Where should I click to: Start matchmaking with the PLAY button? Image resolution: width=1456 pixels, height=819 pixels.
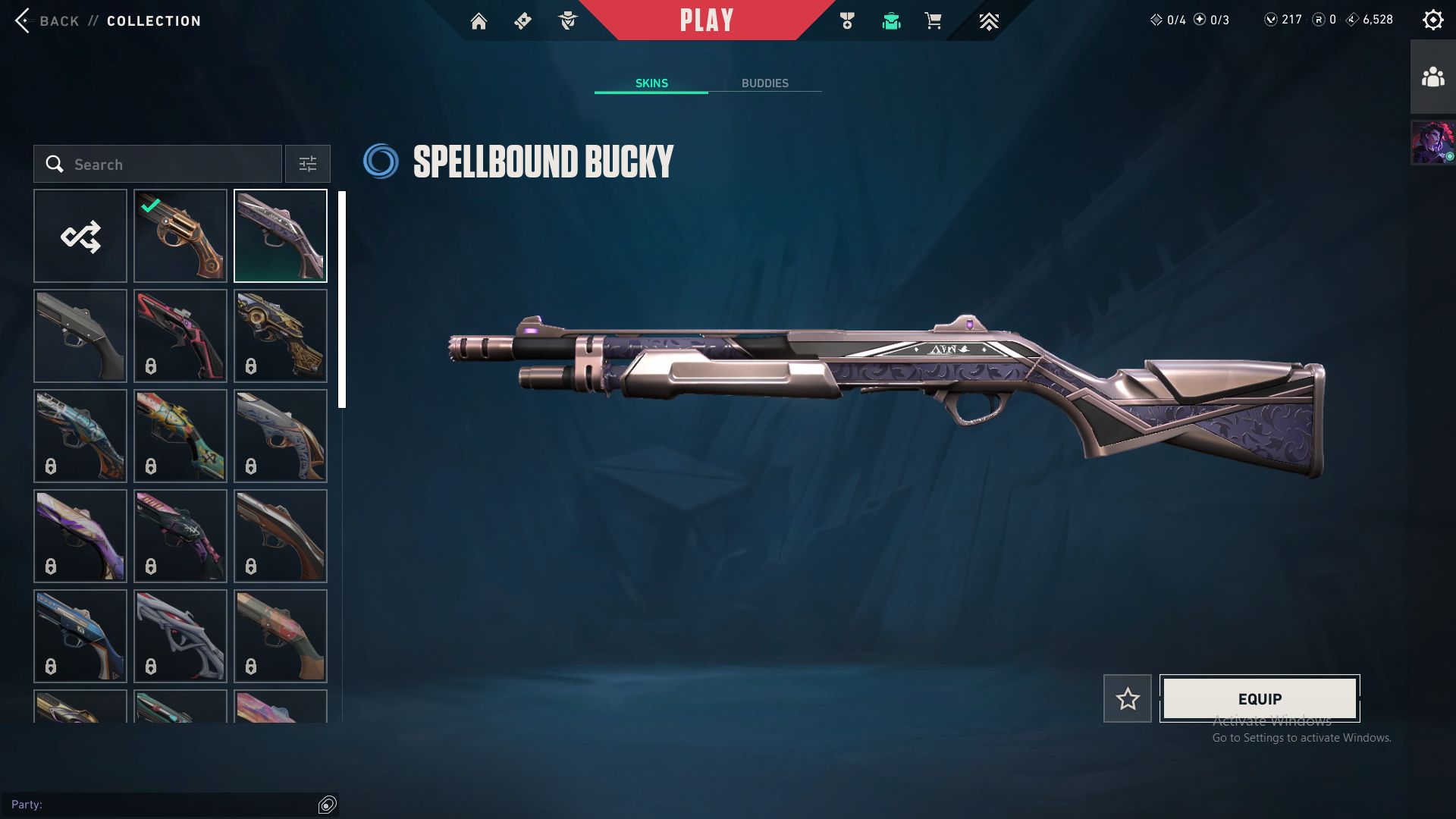click(706, 20)
